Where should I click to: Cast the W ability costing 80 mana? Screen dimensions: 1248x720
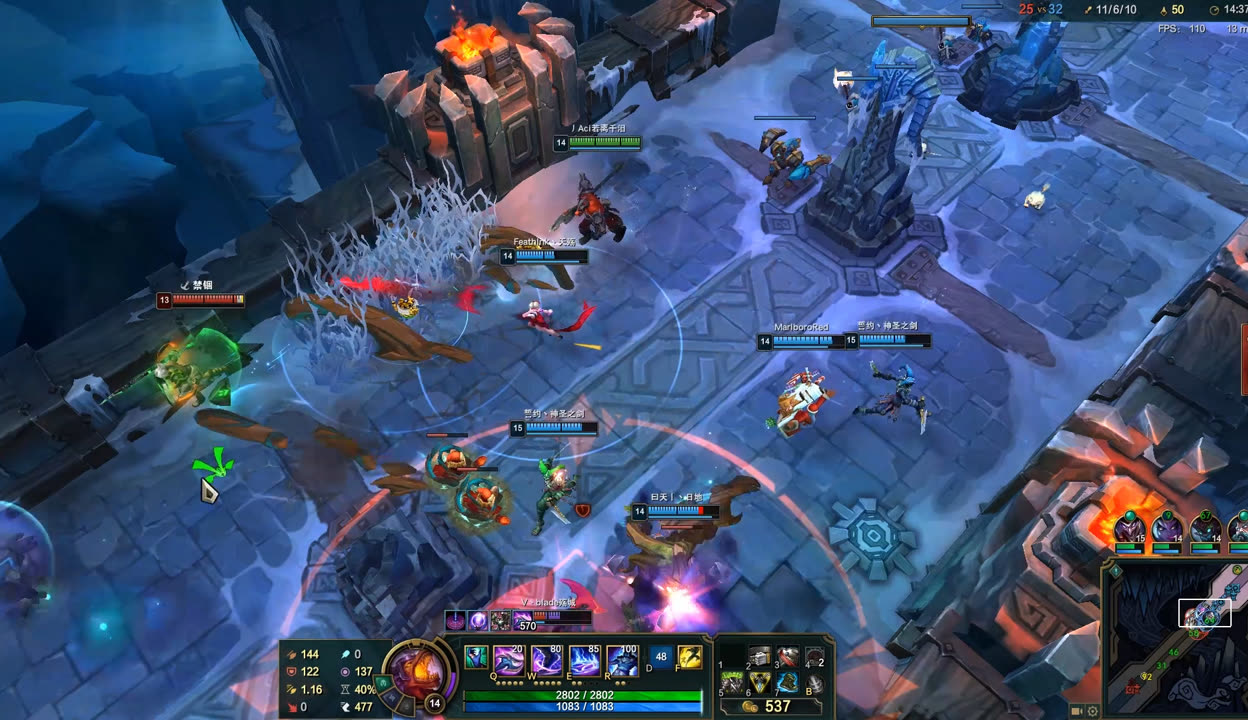tap(546, 661)
